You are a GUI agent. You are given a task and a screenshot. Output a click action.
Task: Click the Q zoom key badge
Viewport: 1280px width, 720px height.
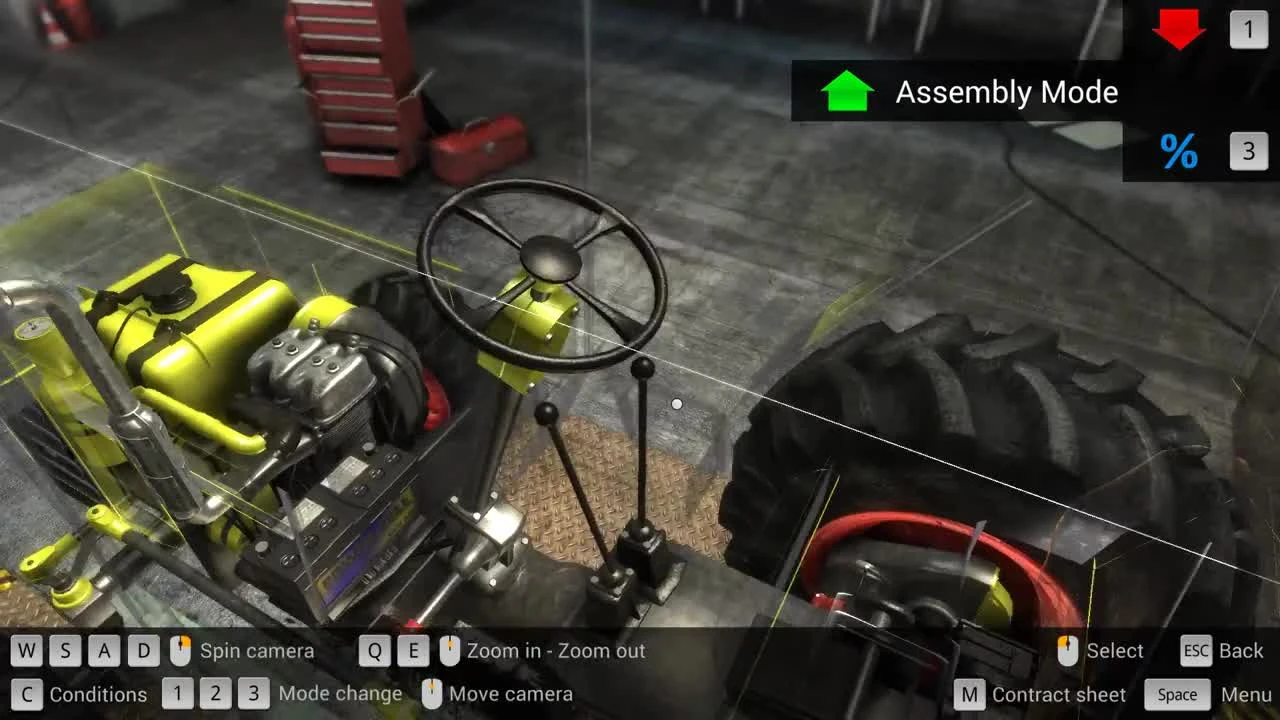[376, 651]
